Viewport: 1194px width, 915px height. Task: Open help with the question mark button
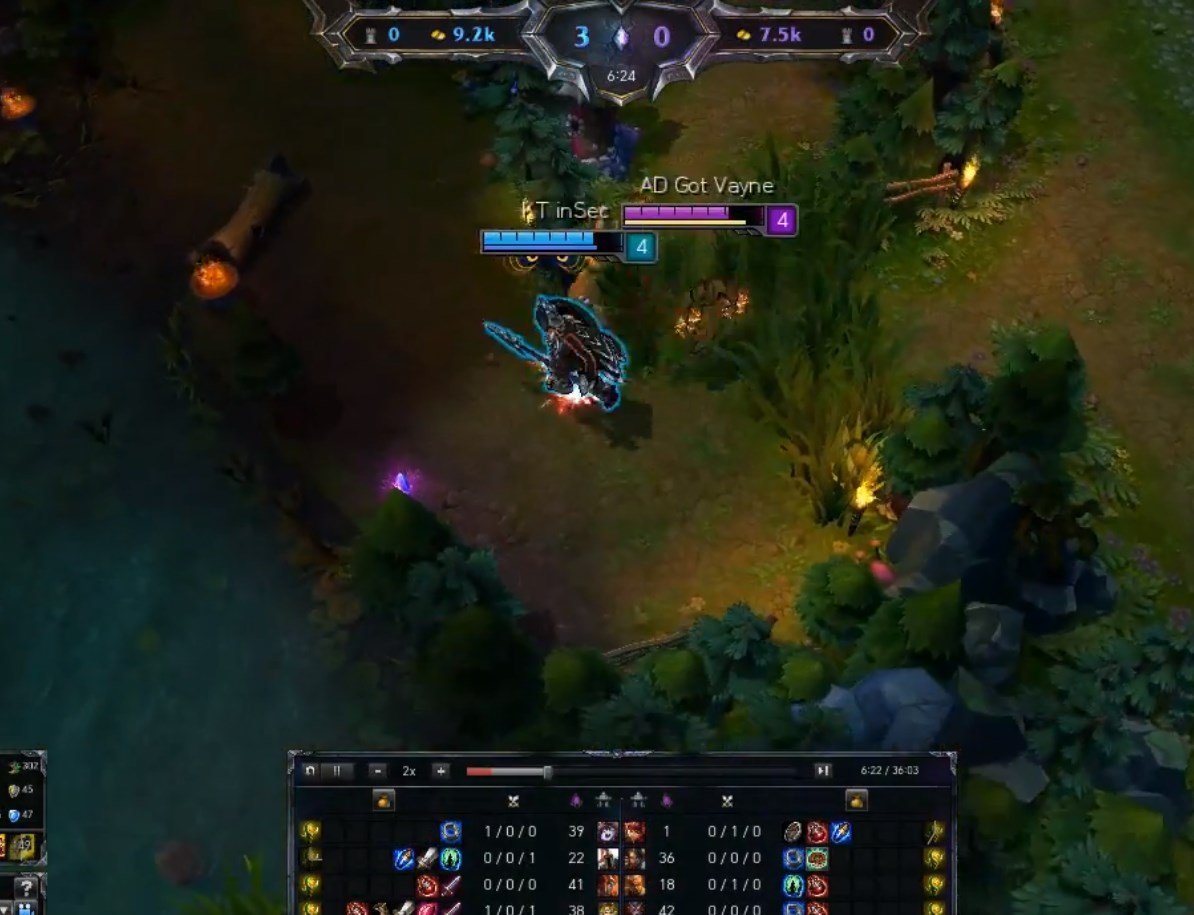tap(26, 888)
